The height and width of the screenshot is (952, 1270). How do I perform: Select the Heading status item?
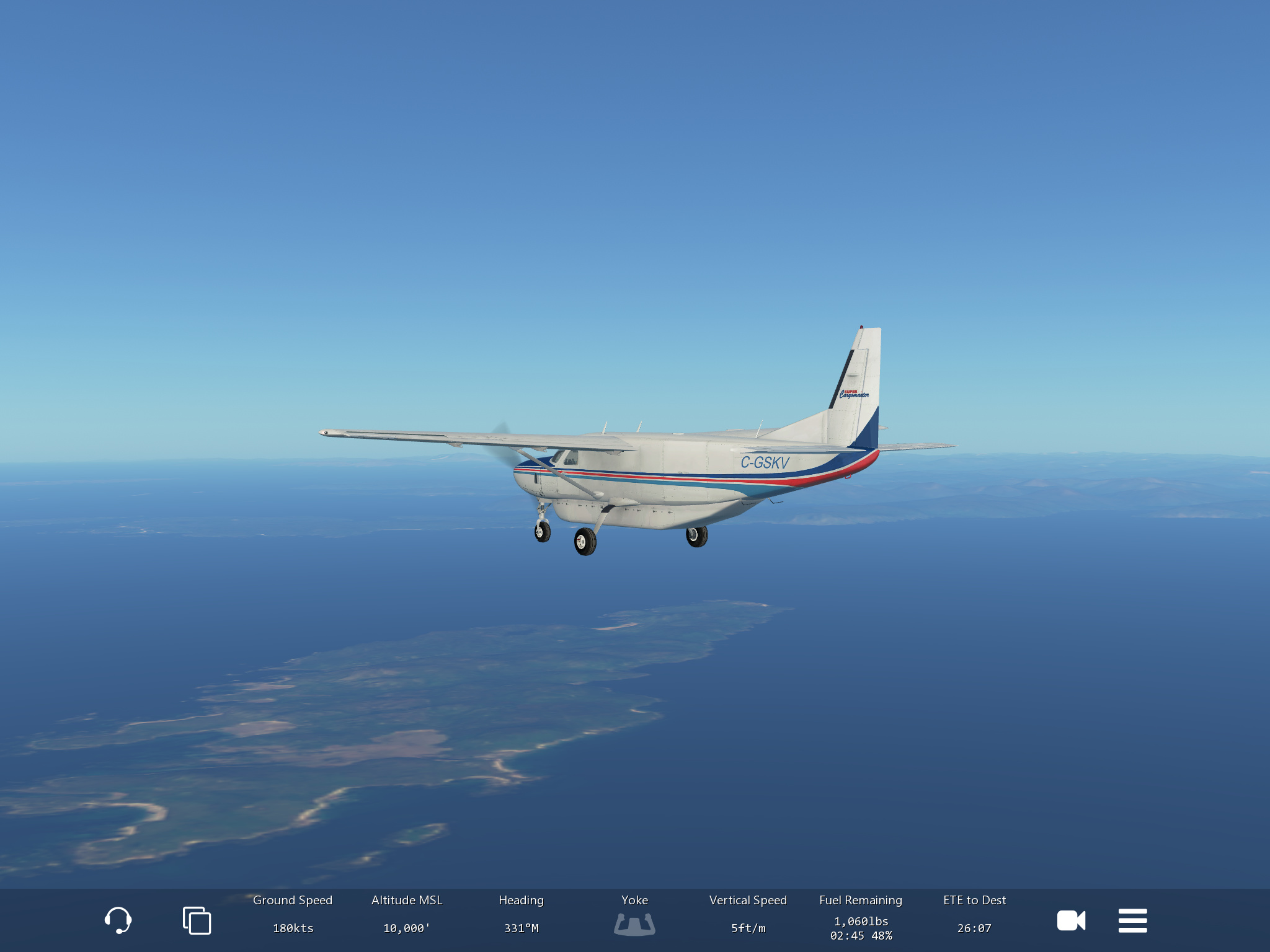[521, 915]
